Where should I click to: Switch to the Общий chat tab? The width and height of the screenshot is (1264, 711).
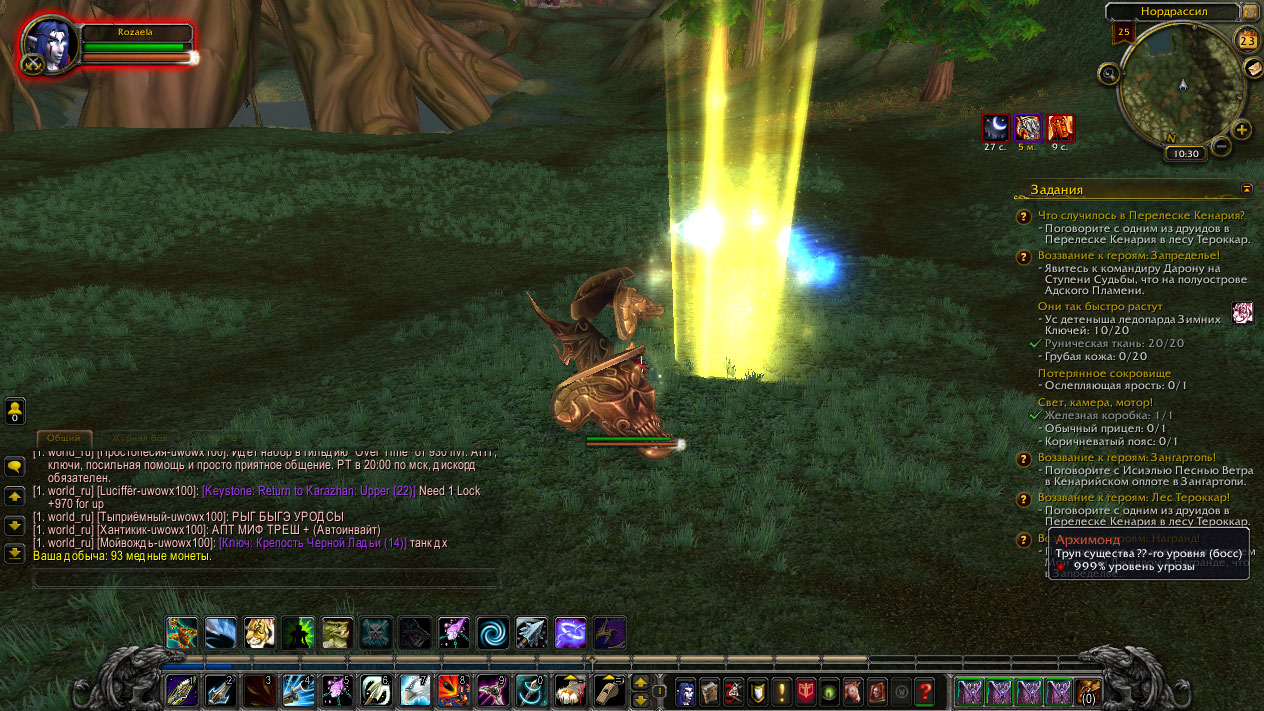(x=64, y=438)
